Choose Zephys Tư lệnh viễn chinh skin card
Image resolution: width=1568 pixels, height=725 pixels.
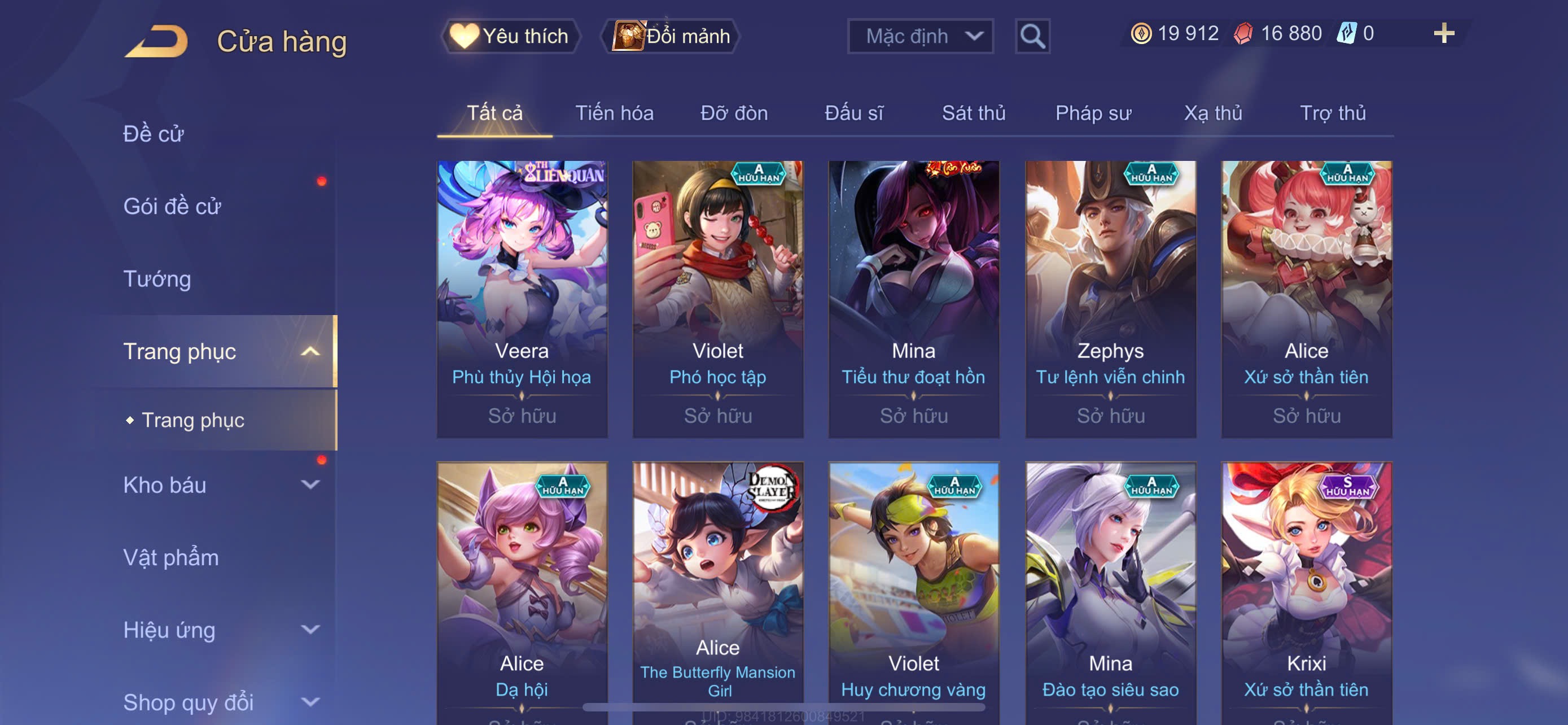1110,298
